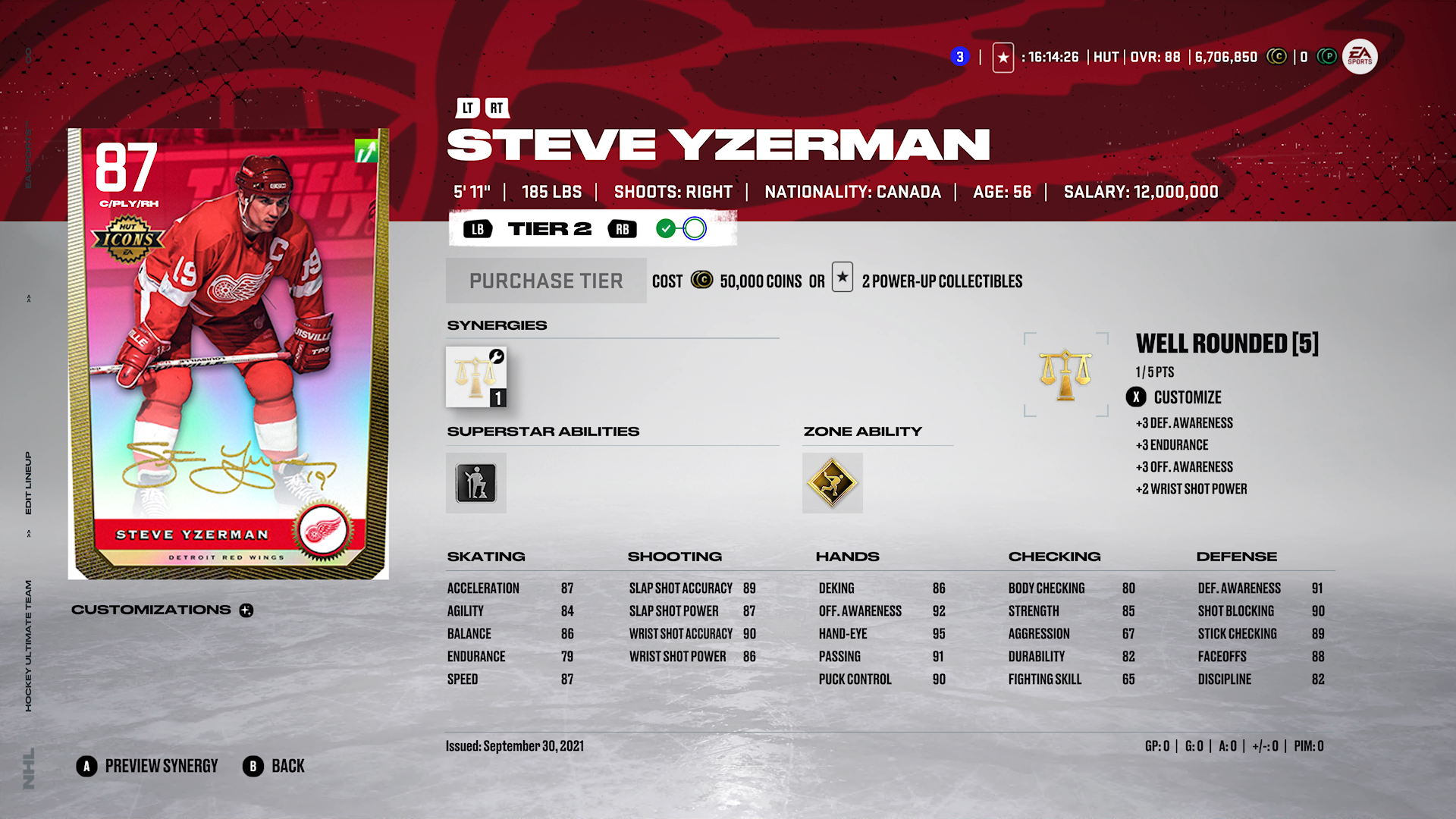This screenshot has width=1456, height=819.
Task: Click the green points currency icon
Action: (1327, 56)
